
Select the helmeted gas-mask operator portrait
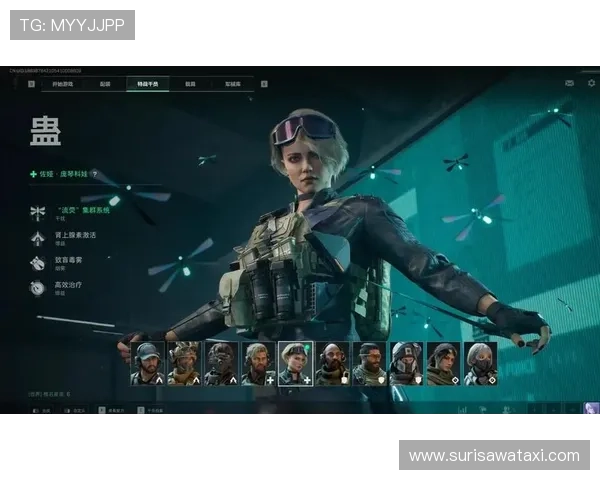click(x=406, y=363)
